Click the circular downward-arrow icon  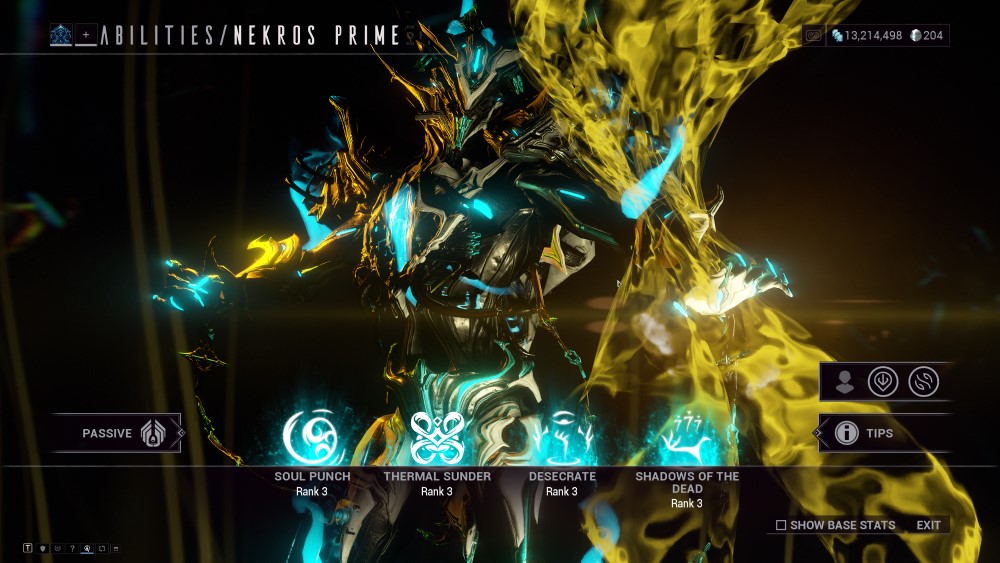[883, 382]
